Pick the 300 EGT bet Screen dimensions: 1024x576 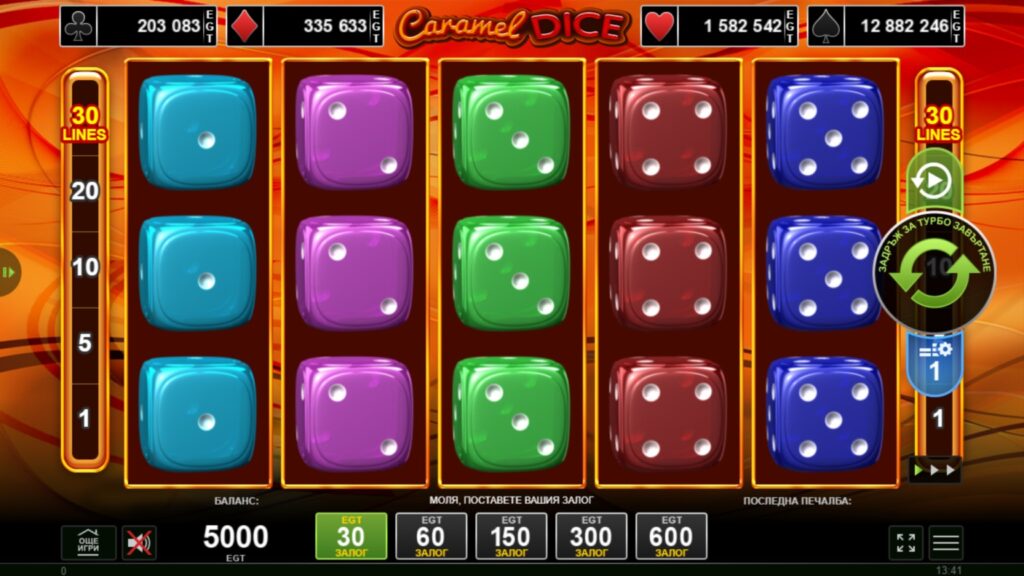591,537
